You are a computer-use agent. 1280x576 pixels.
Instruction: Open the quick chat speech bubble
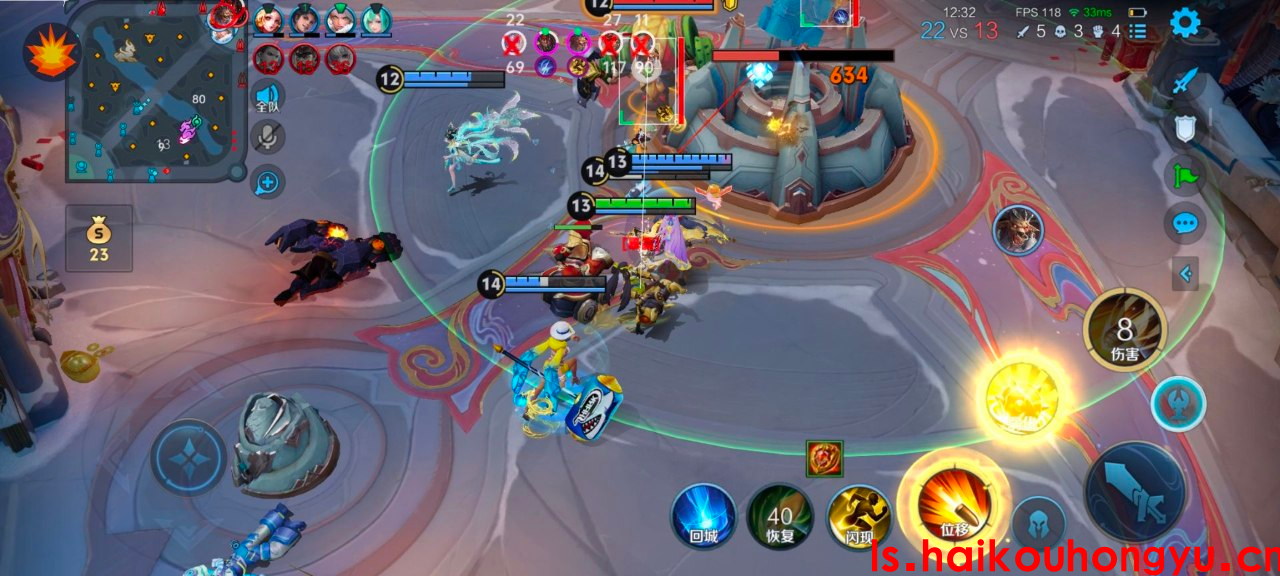coord(1185,222)
